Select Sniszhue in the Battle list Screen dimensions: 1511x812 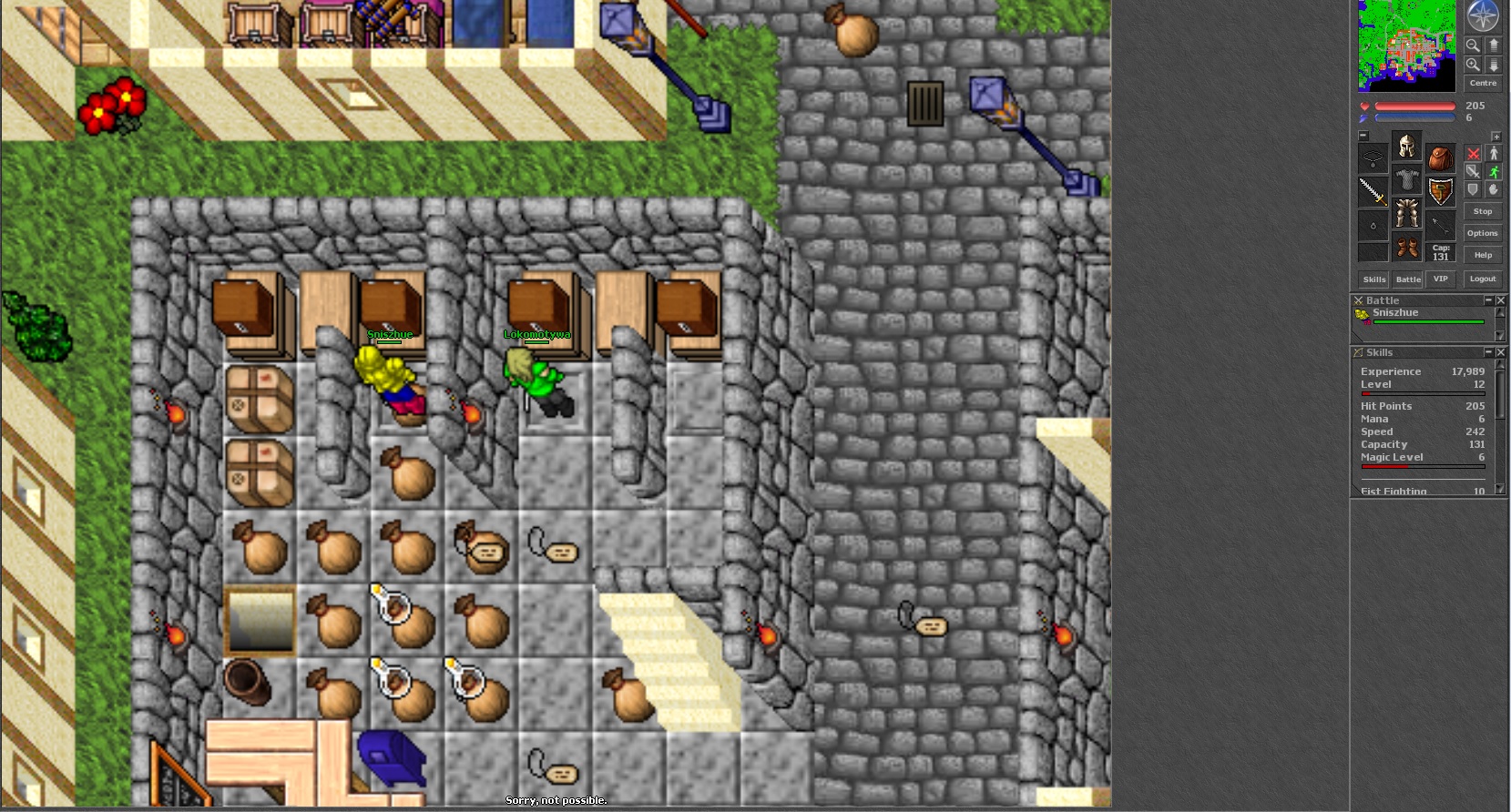(x=1395, y=313)
